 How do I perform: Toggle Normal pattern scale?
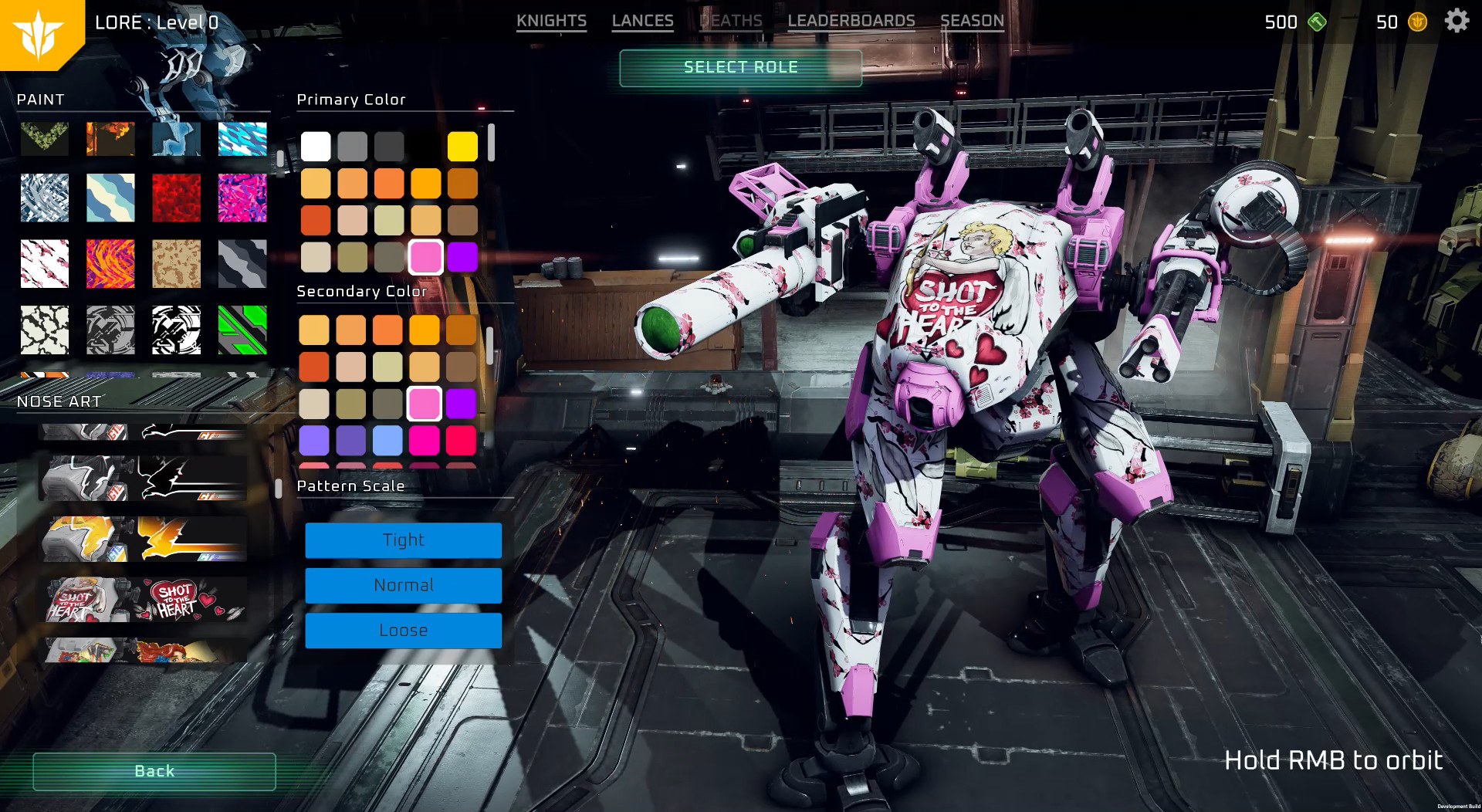tap(403, 585)
